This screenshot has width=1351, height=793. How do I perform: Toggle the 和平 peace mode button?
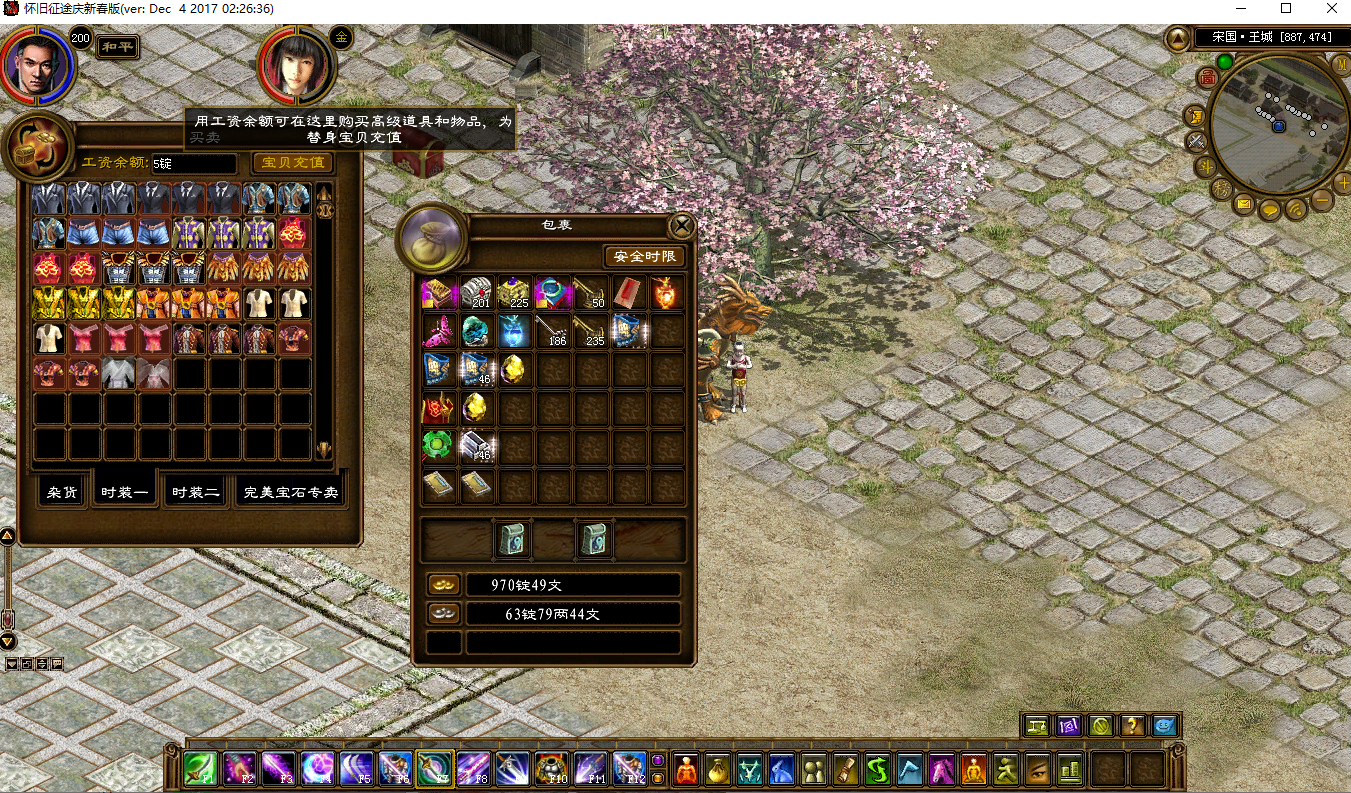(x=117, y=47)
